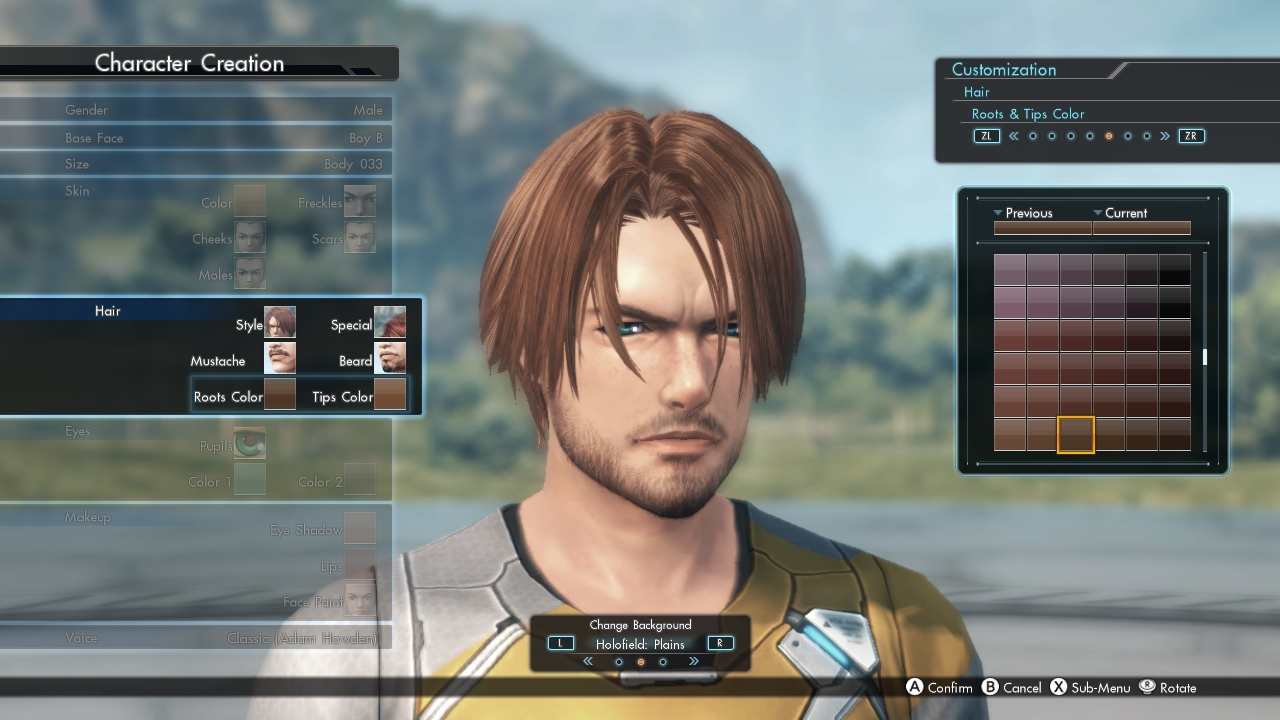Switch background with right double arrow
The height and width of the screenshot is (720, 1280).
point(693,662)
